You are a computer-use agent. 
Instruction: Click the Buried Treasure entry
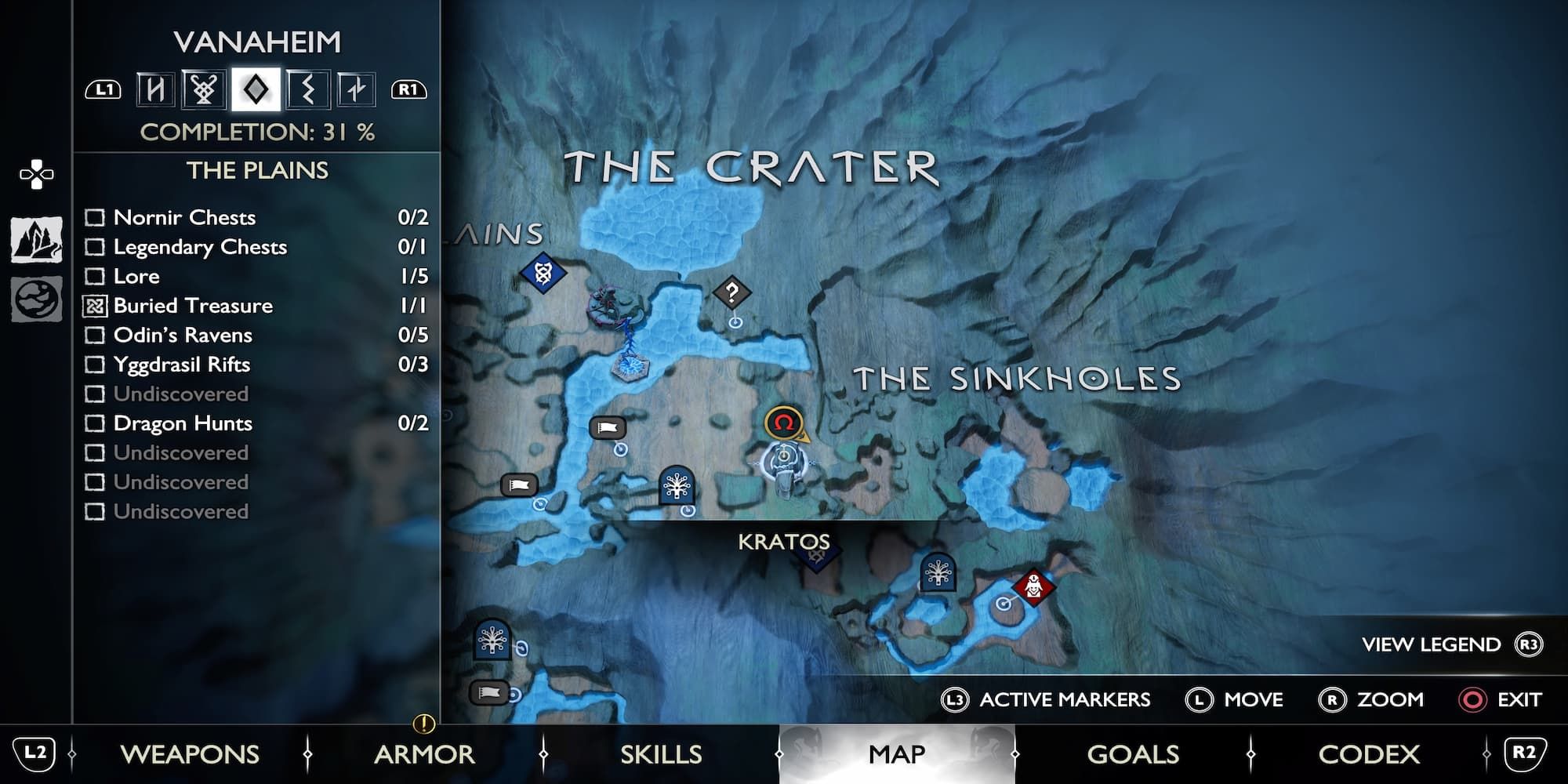[x=193, y=306]
